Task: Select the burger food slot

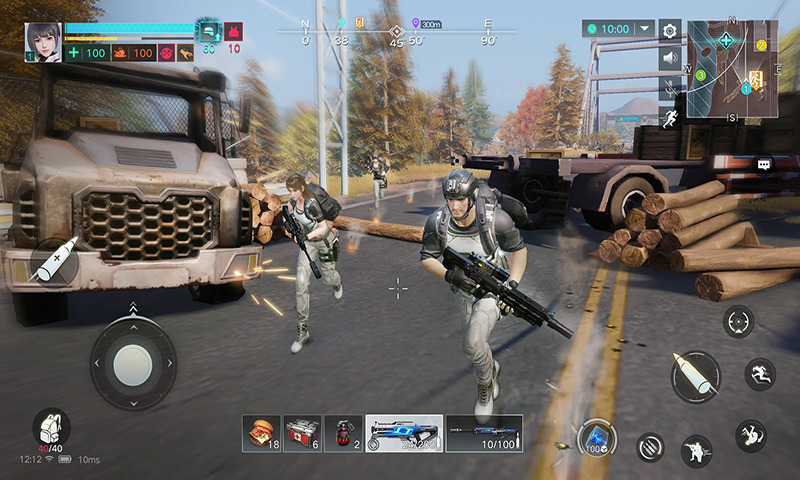Action: (261, 433)
